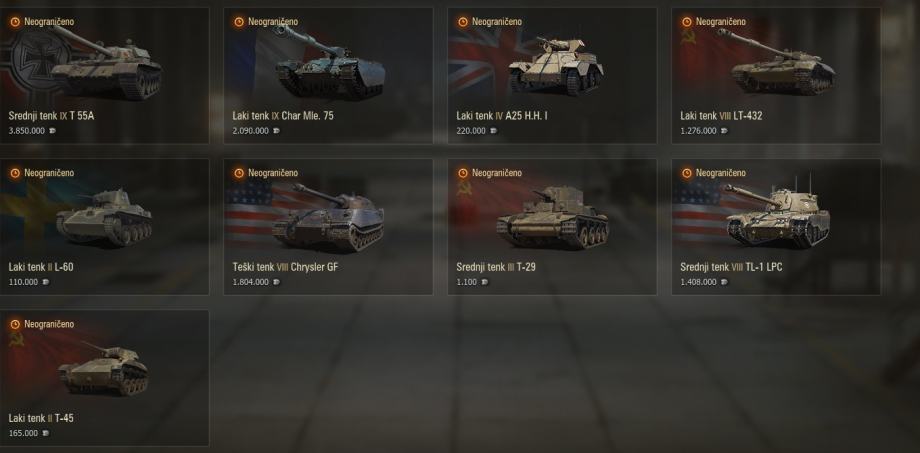Choose the Char Mle. 75 light tank
920x453 pixels.
(328, 76)
